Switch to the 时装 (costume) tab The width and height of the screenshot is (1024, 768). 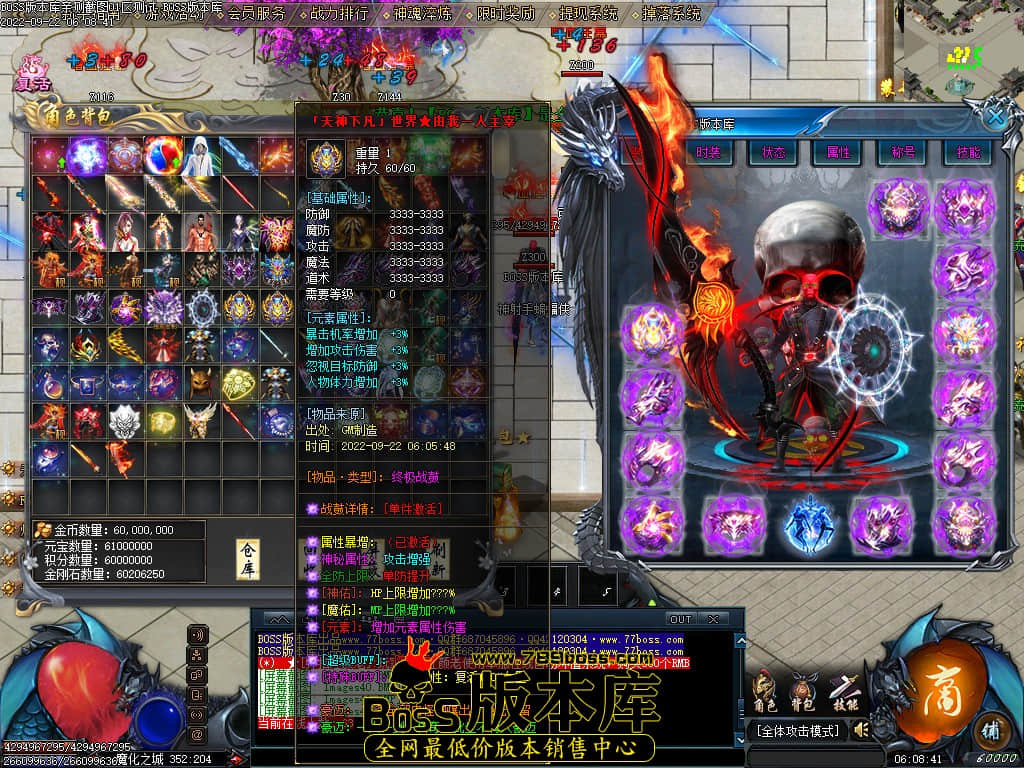coord(708,152)
